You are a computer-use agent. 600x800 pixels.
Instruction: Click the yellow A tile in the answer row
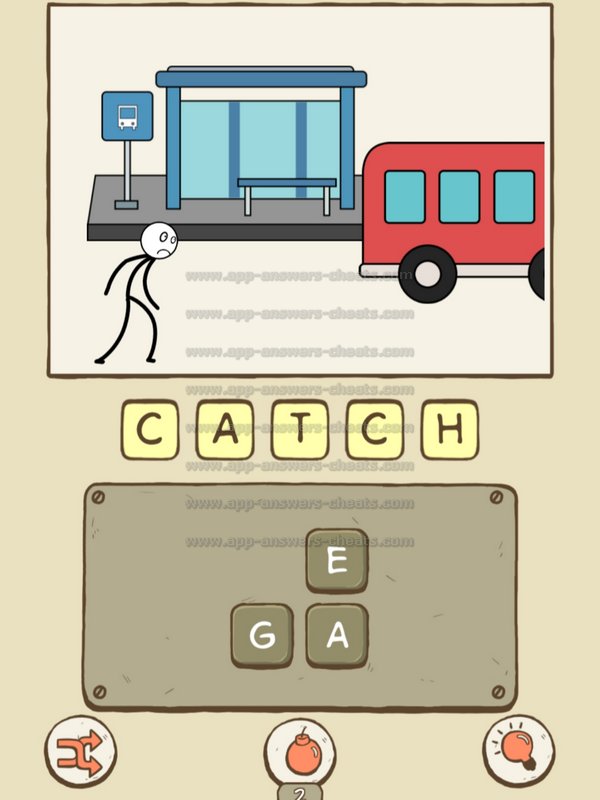(225, 430)
